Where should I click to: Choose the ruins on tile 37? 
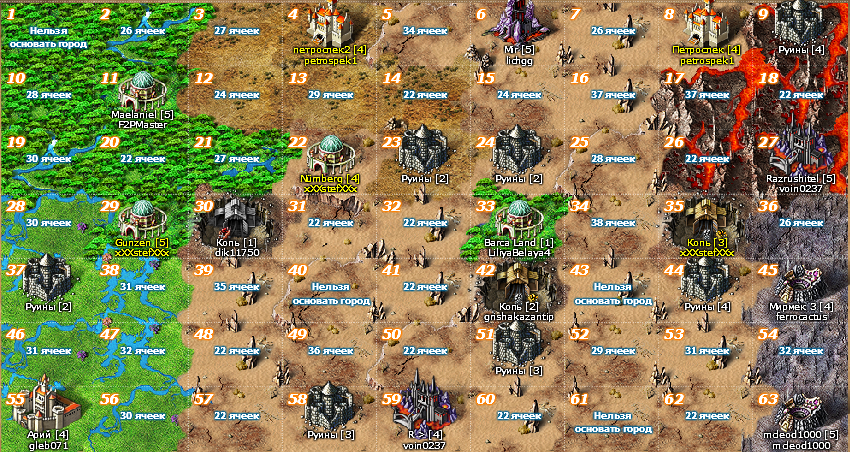pos(46,280)
